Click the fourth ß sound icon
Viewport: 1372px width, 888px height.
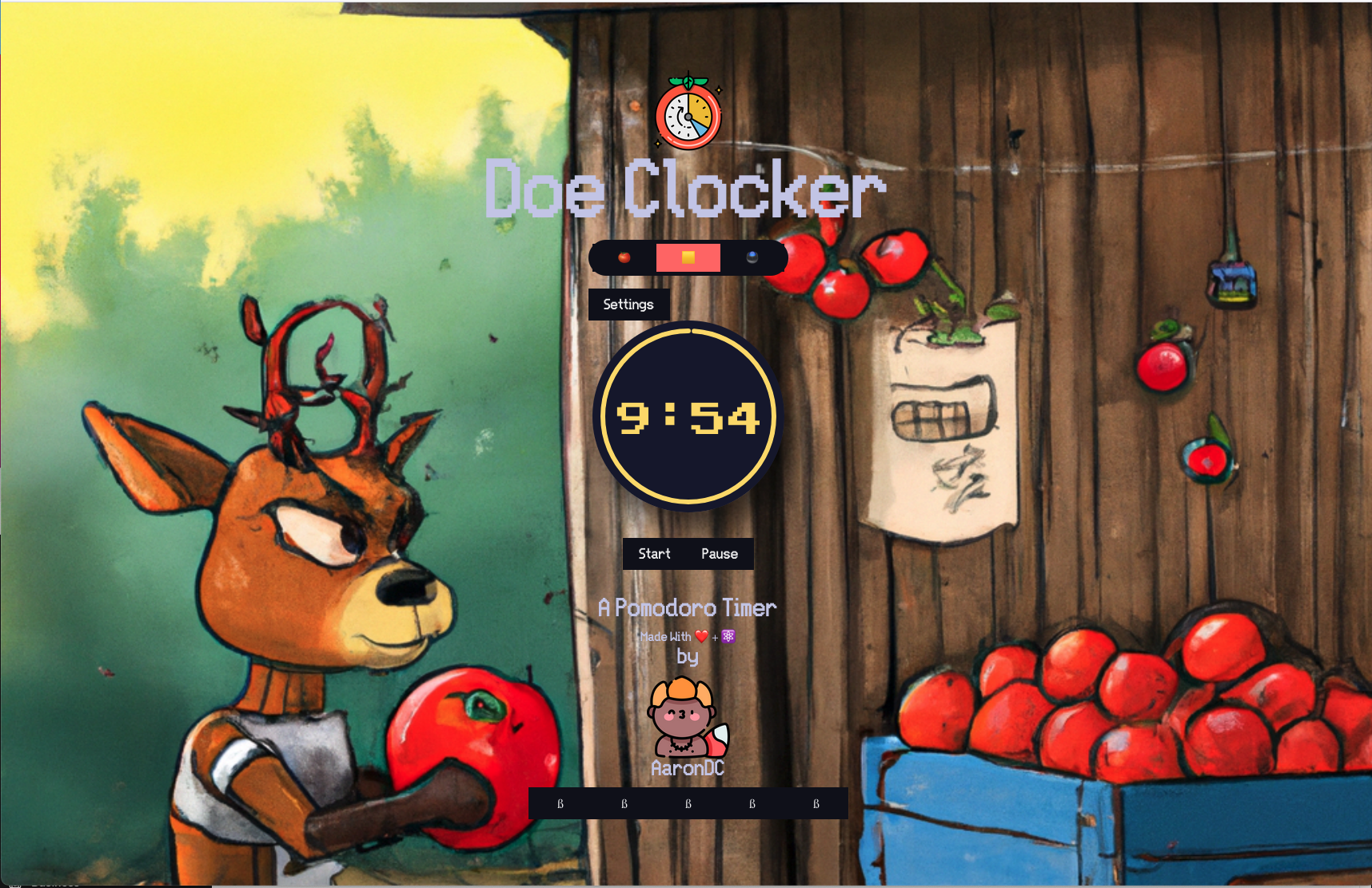point(752,803)
